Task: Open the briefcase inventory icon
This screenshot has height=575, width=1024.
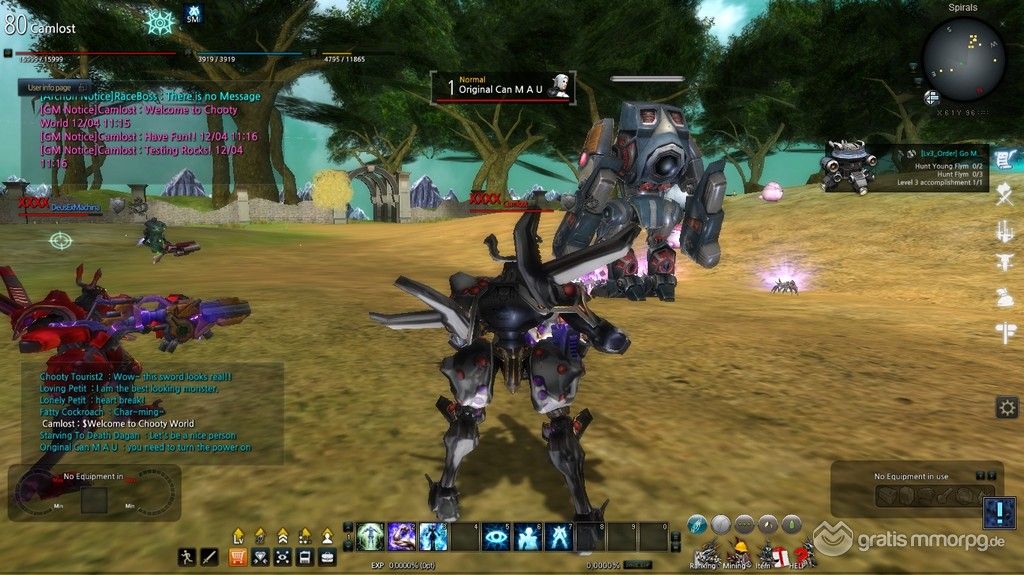Action: coord(327,556)
